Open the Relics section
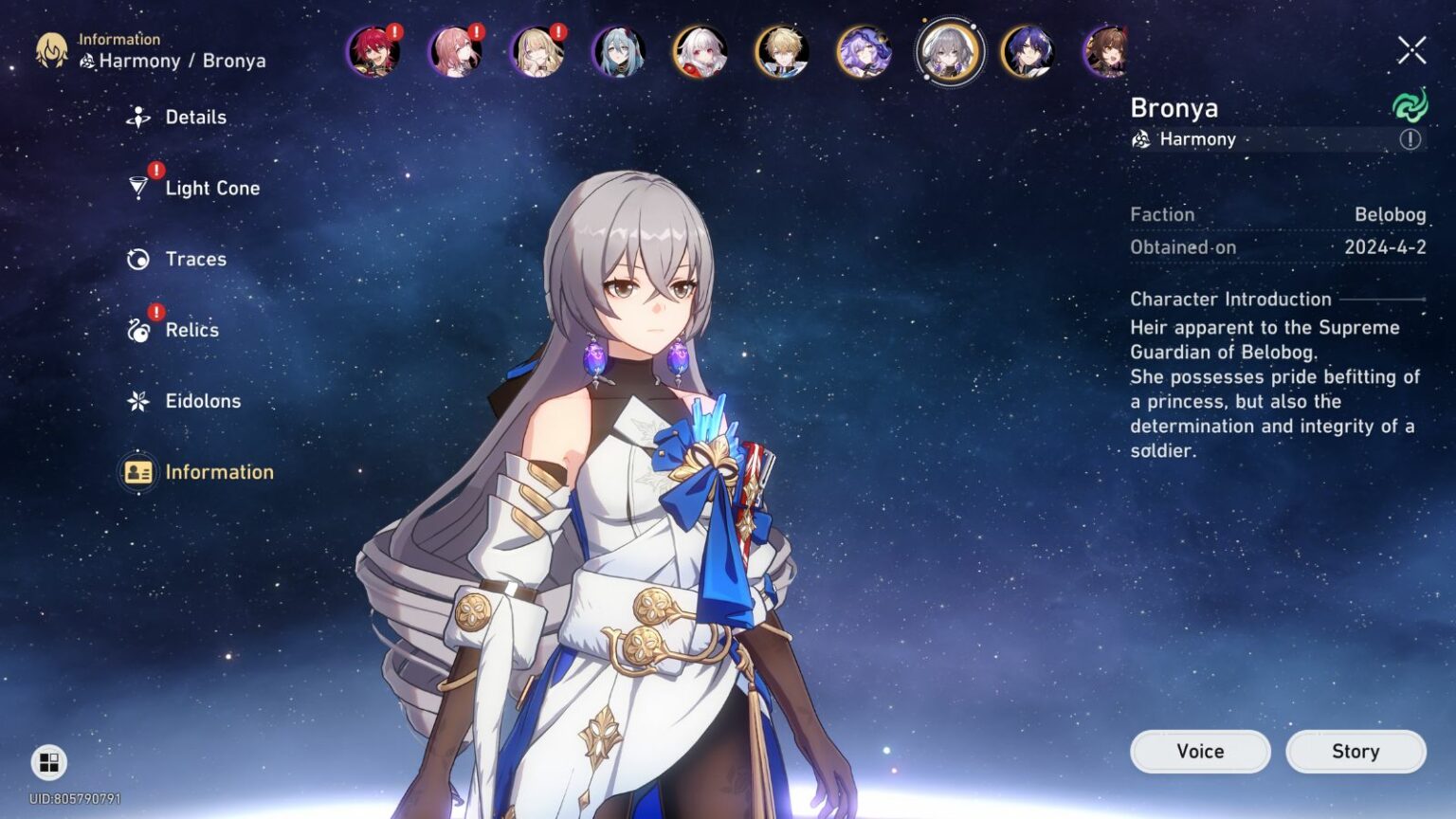The width and height of the screenshot is (1456, 819). pyautogui.click(x=191, y=331)
